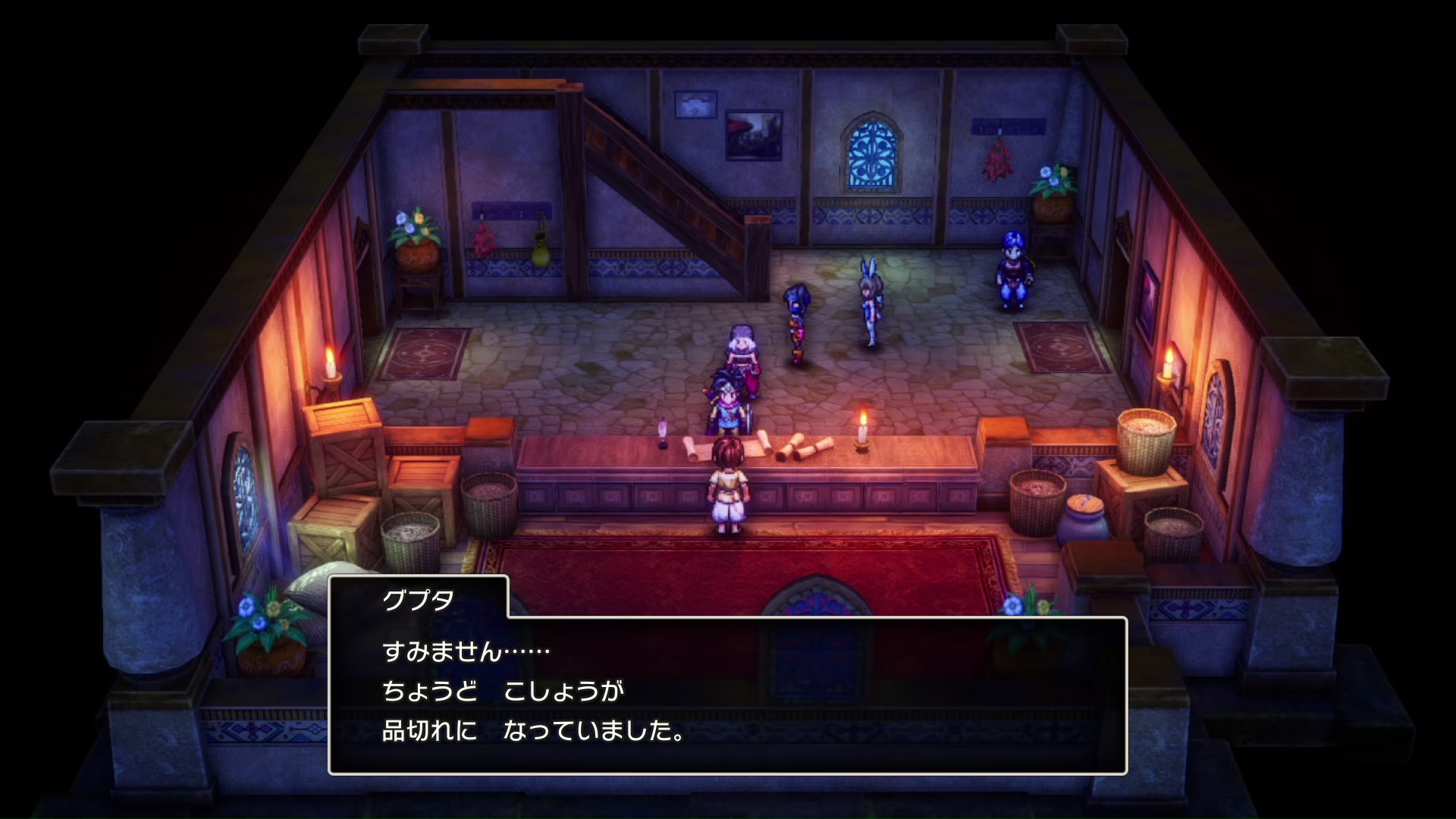Click Gupta's dialogue box to advance
This screenshot has height=819, width=1456.
tap(728, 694)
